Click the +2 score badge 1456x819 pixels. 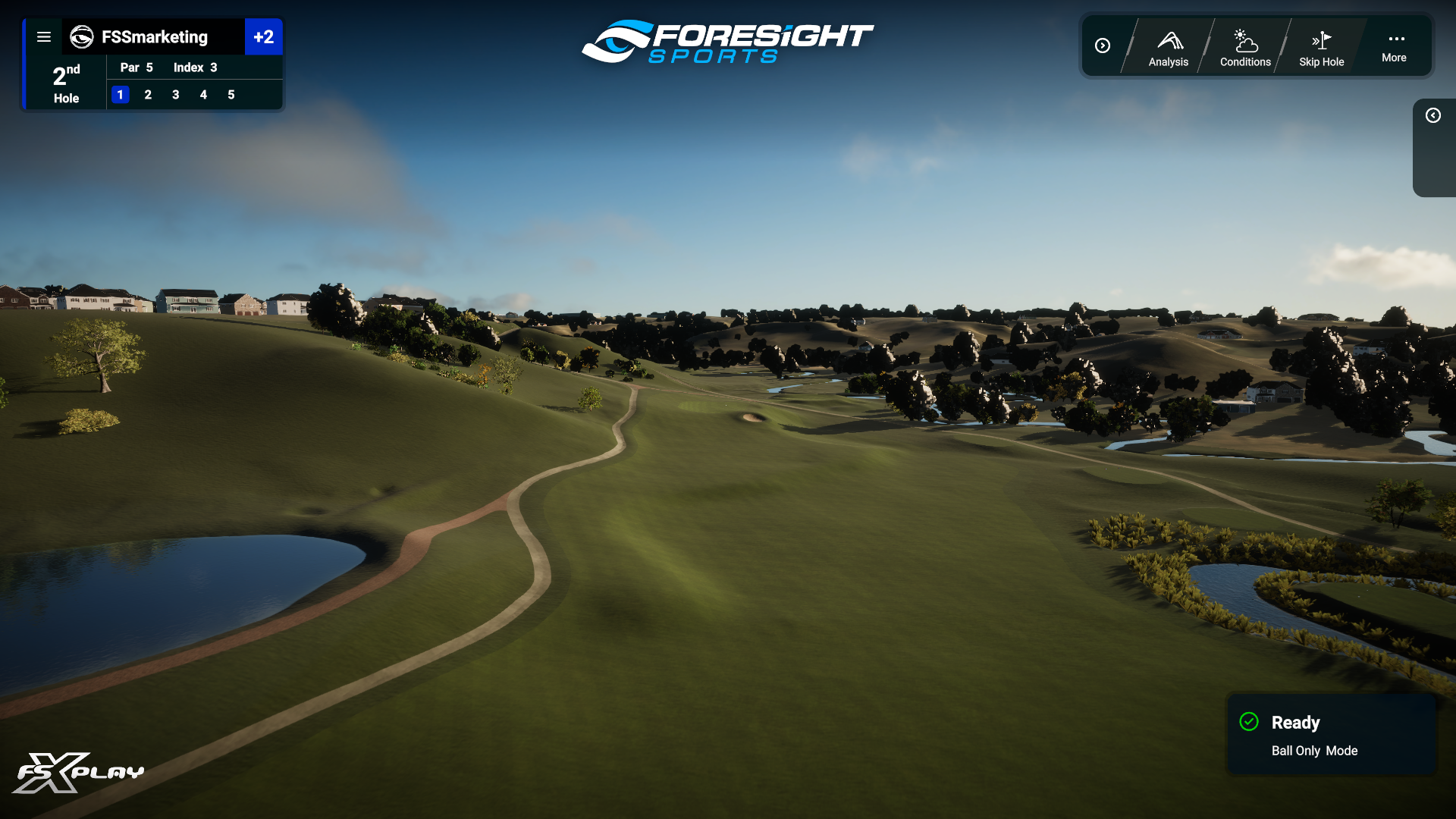point(263,37)
